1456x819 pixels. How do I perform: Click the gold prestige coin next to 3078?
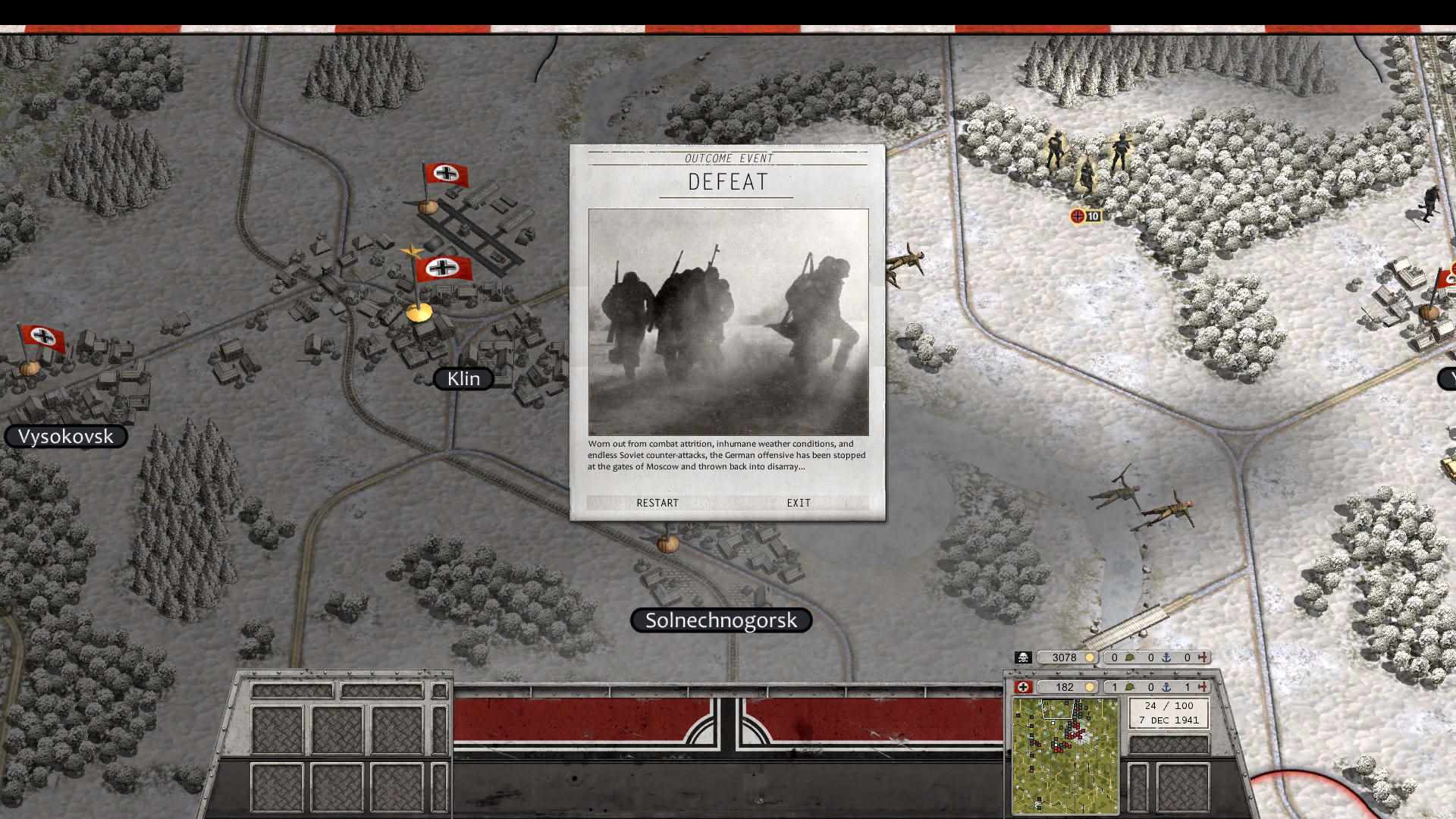1090,657
